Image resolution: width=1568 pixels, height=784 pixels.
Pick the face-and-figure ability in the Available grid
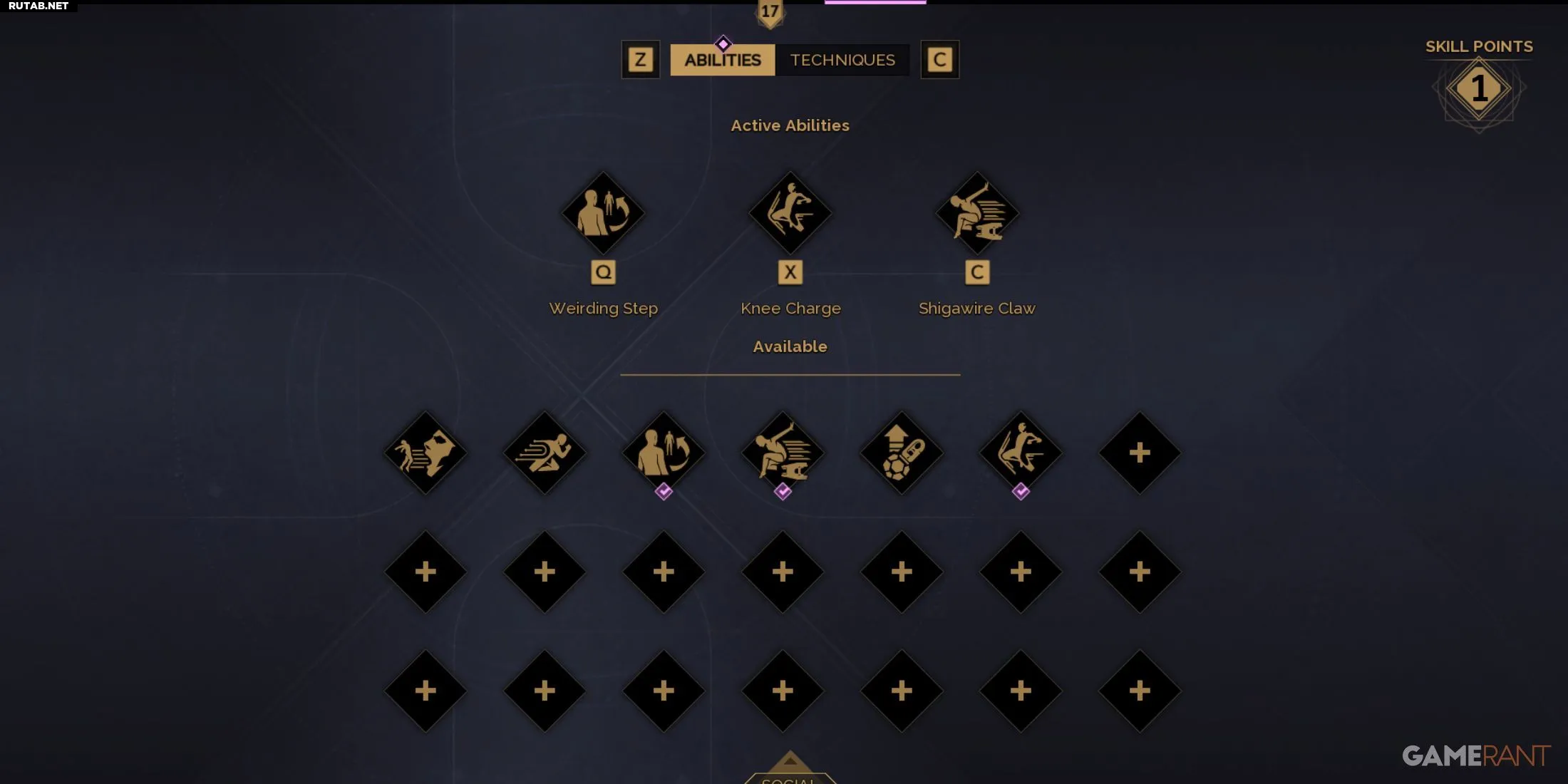click(425, 453)
